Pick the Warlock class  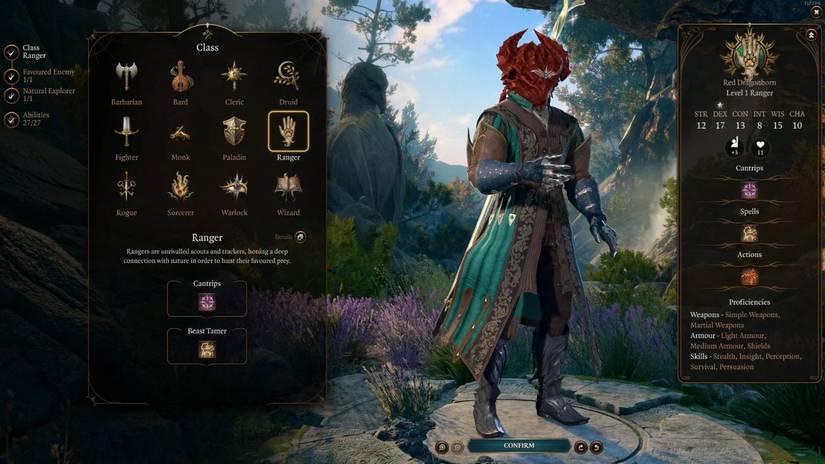click(x=234, y=188)
